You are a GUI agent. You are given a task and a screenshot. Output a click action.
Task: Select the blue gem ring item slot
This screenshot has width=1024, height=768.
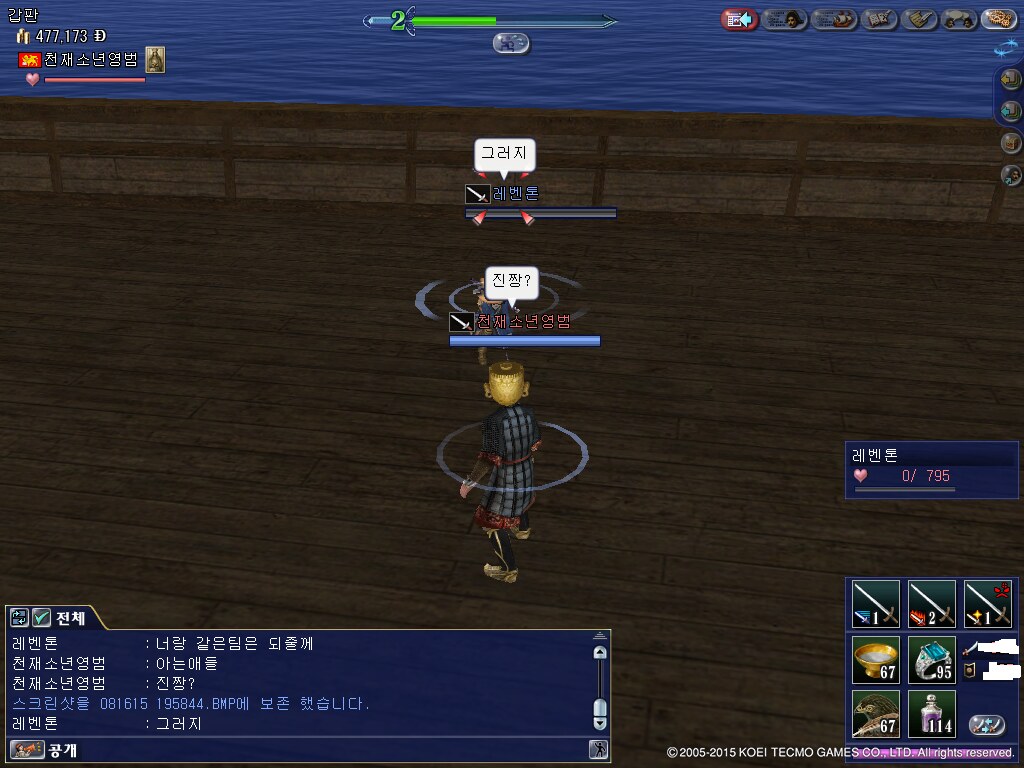pos(932,660)
